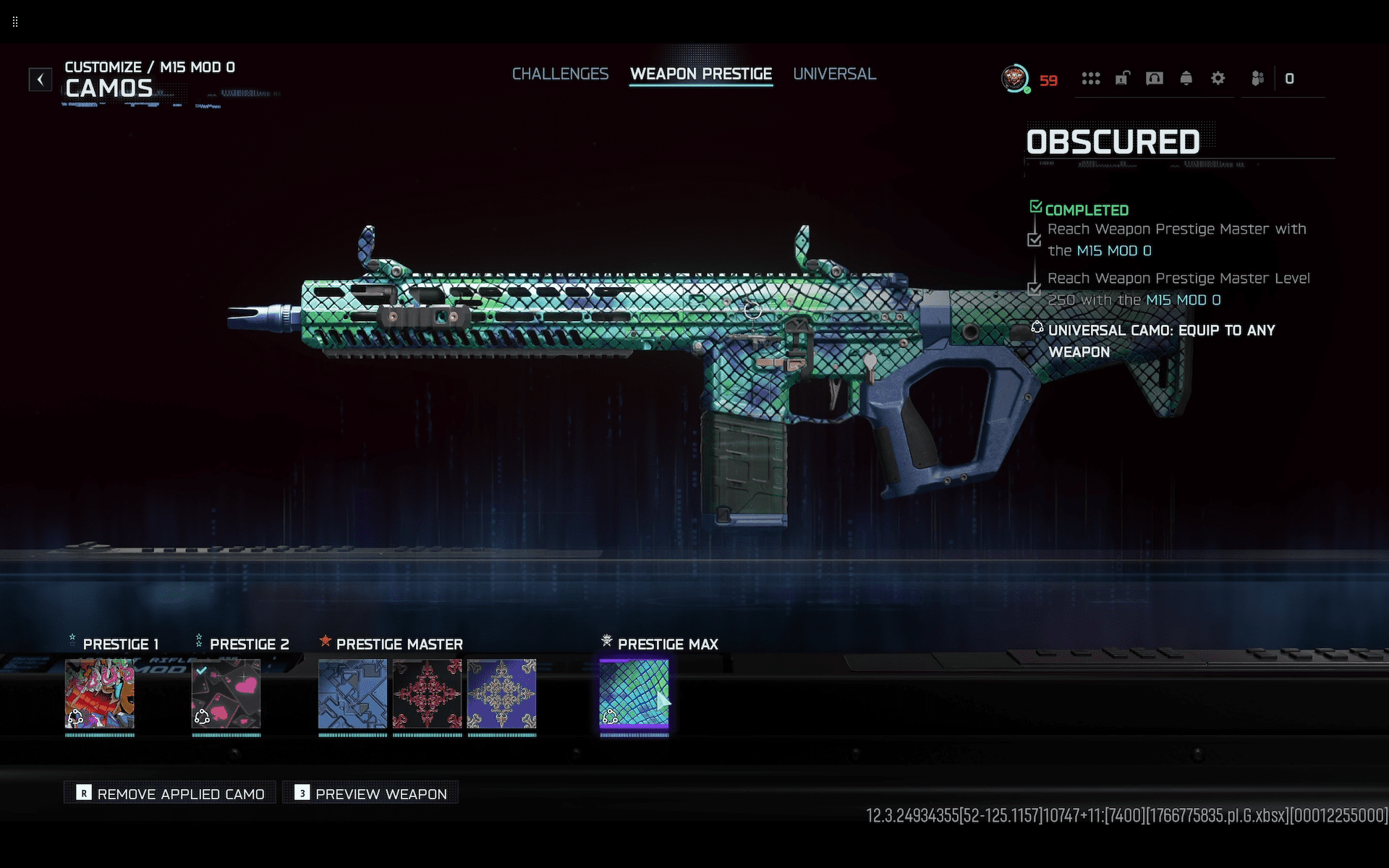This screenshot has height=868, width=1389.
Task: Switch to the Challenges tab
Action: 560,74
